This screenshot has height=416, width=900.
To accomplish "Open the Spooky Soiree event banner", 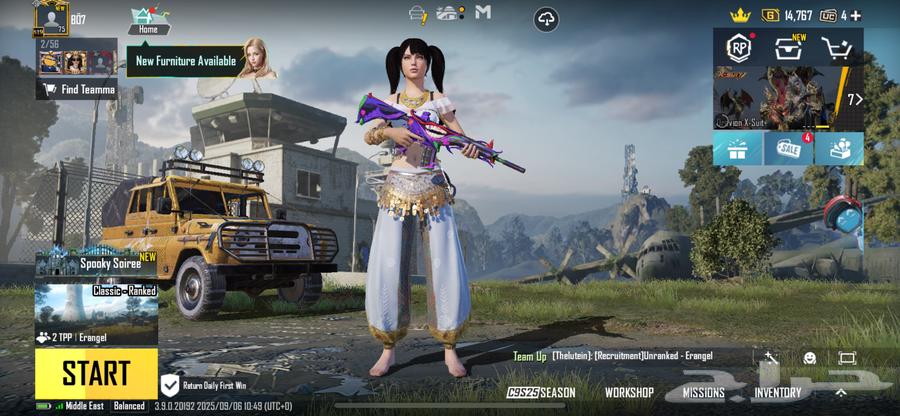I will coord(96,264).
